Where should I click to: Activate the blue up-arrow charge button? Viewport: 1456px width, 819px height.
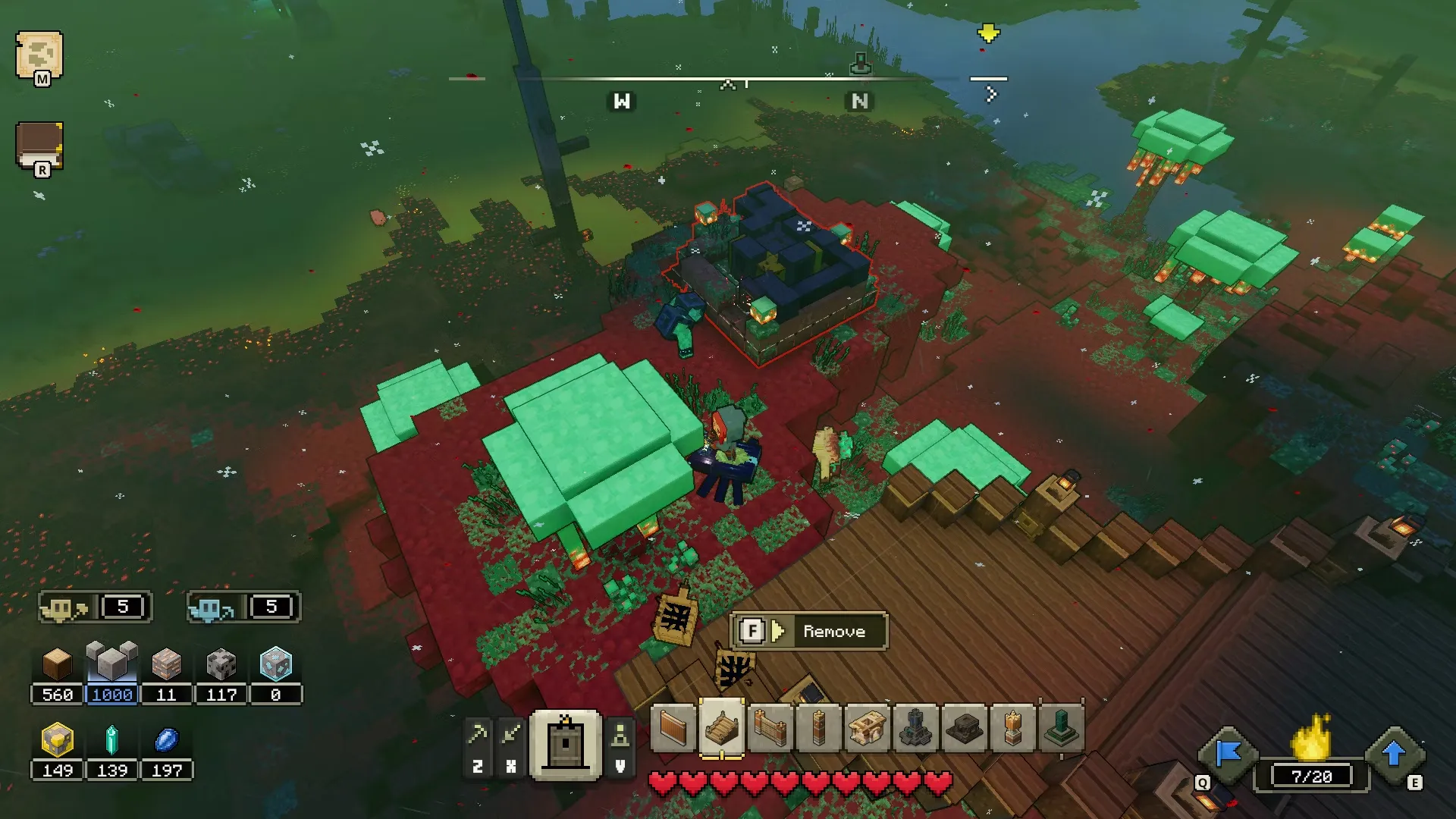click(x=1394, y=755)
